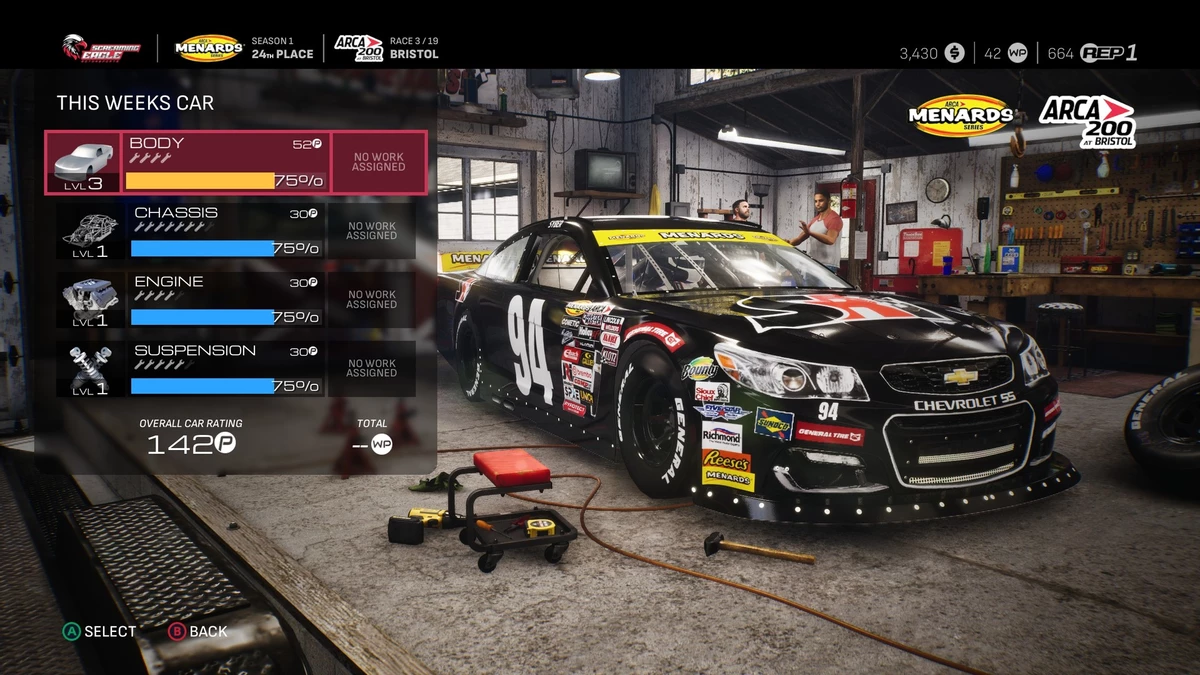
Task: Choose the Suspension 'No Work Assigned' box
Action: coord(372,369)
